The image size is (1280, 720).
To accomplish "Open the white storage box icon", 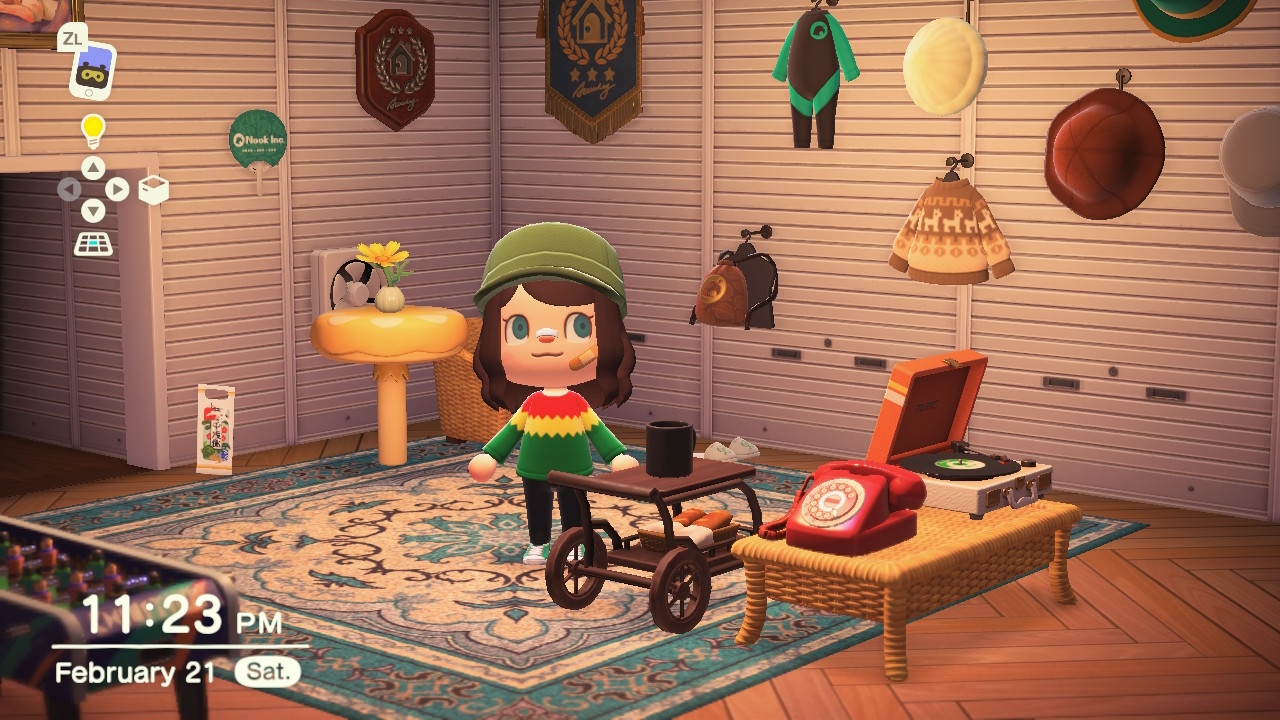I will click(x=153, y=189).
